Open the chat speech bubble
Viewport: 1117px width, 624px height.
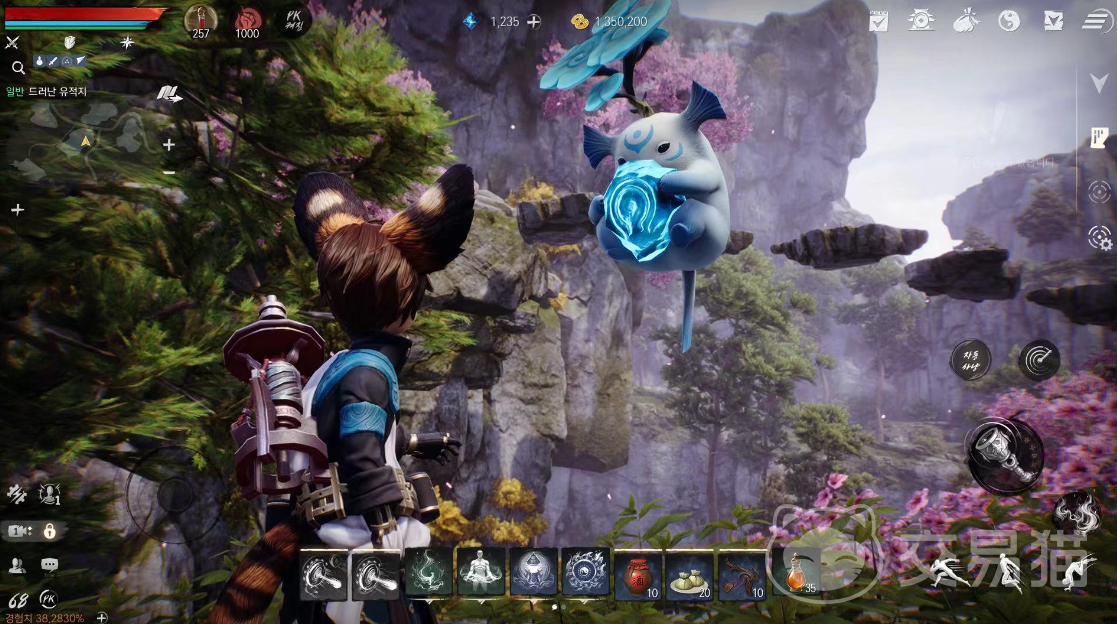[x=49, y=565]
